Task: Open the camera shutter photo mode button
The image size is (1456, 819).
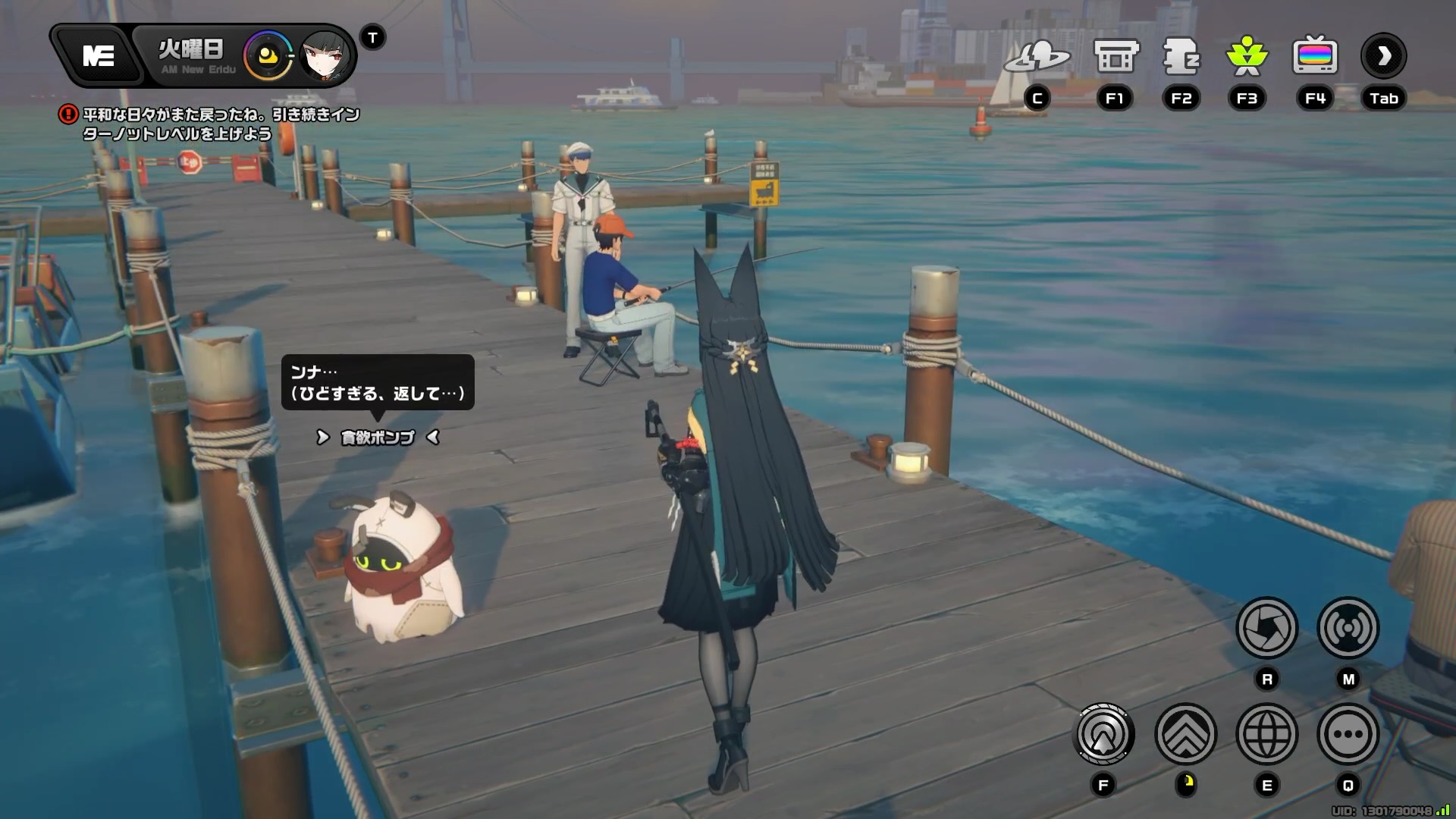Action: coord(1266,628)
